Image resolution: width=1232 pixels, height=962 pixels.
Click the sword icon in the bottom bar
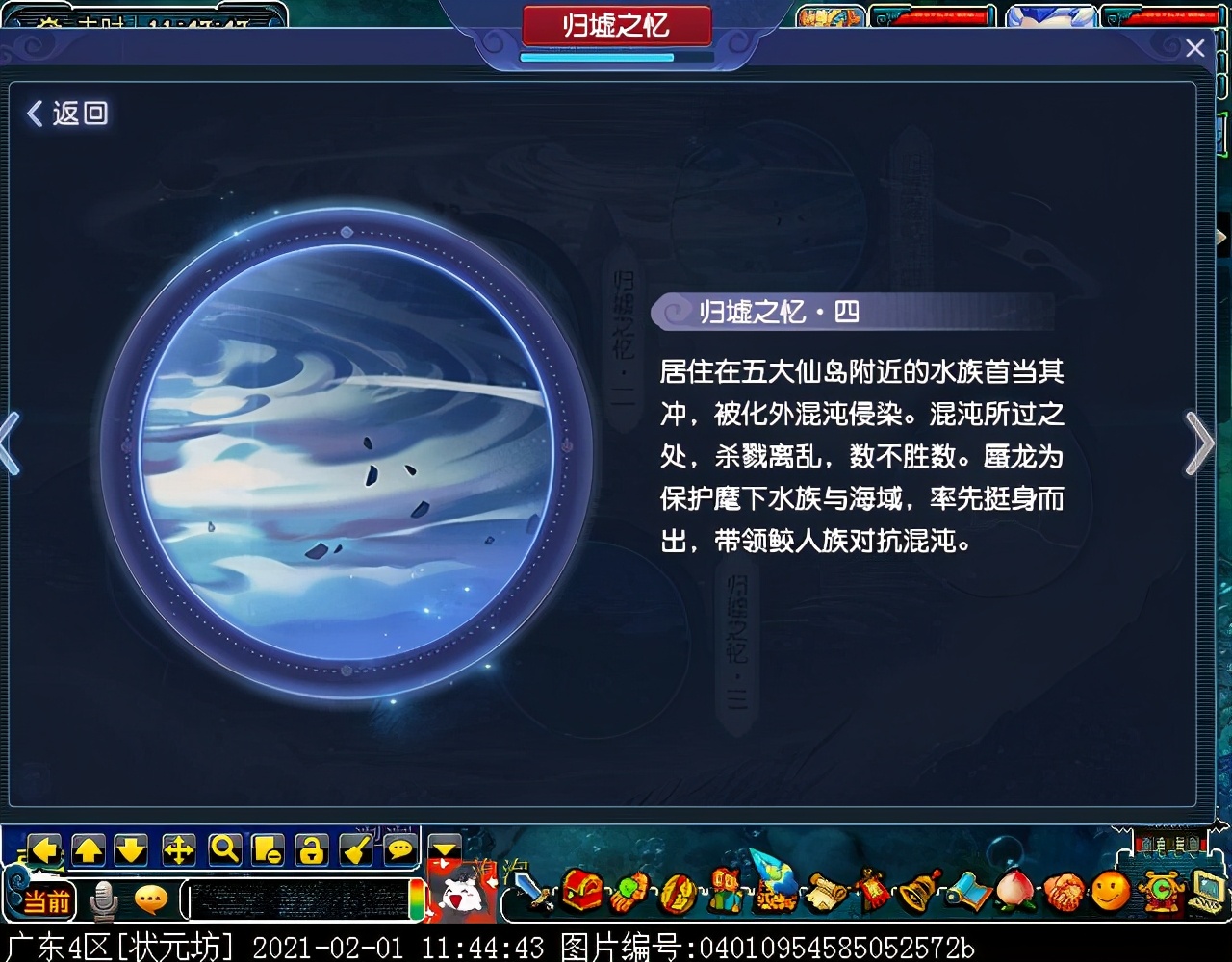pyautogui.click(x=531, y=891)
